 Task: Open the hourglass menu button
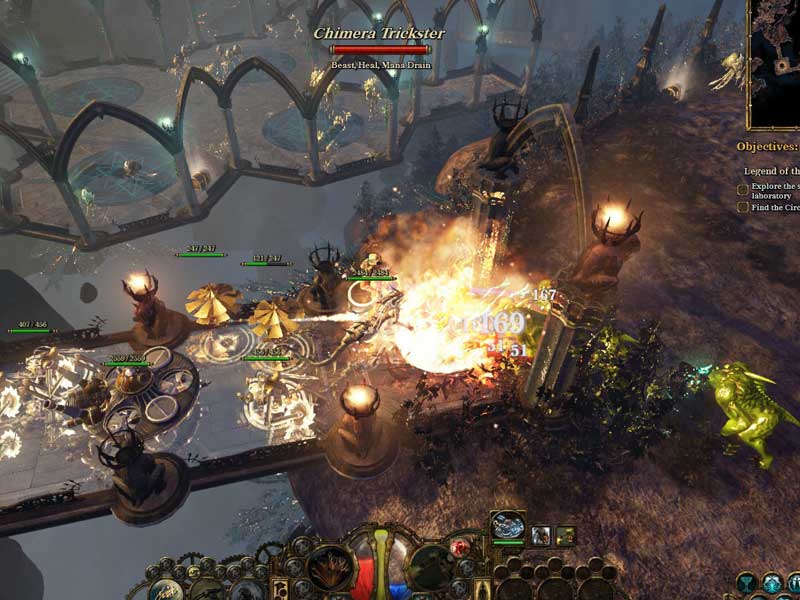click(746, 583)
